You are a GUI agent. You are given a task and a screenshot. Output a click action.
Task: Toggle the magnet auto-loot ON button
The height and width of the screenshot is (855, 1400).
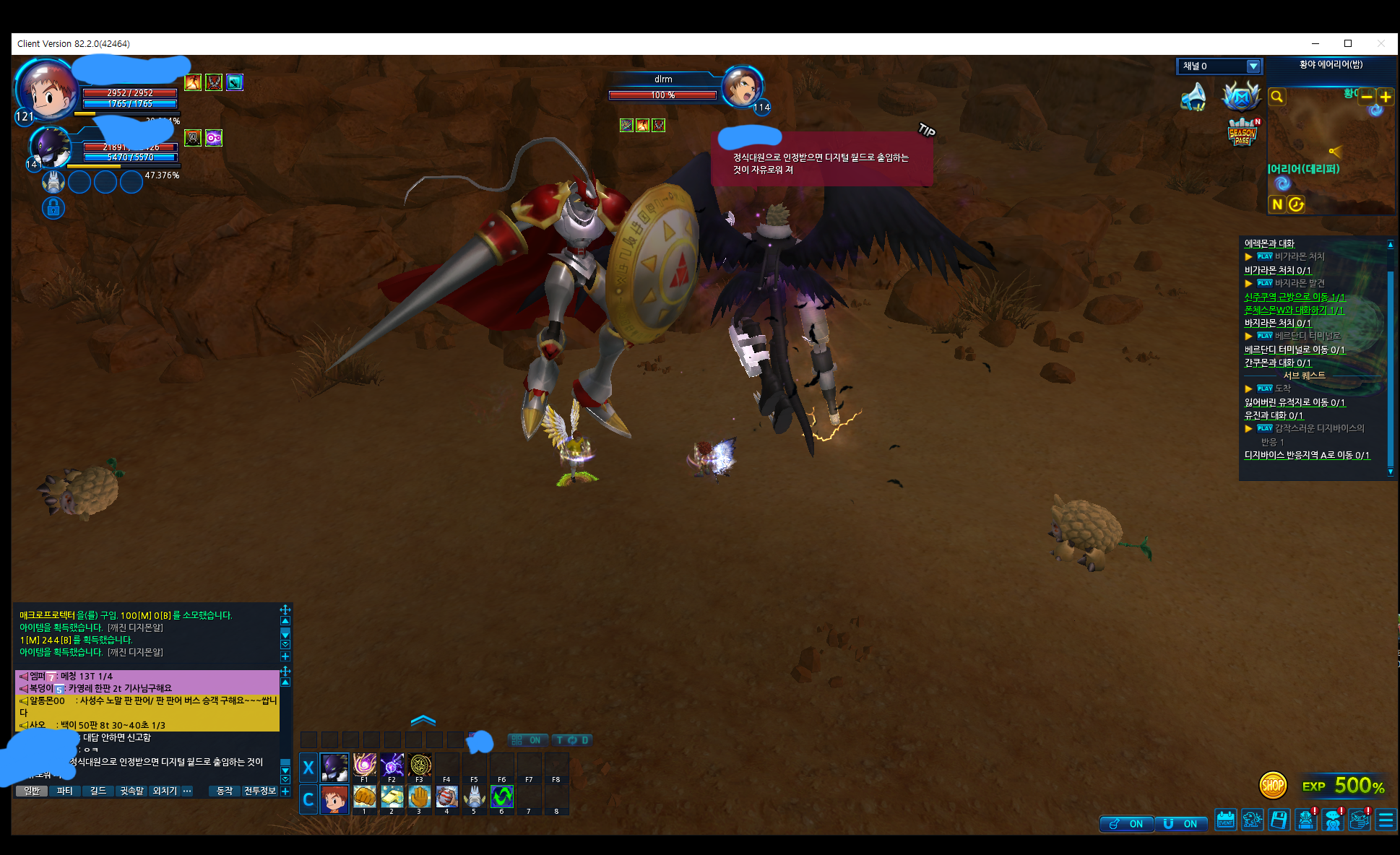tap(1182, 824)
